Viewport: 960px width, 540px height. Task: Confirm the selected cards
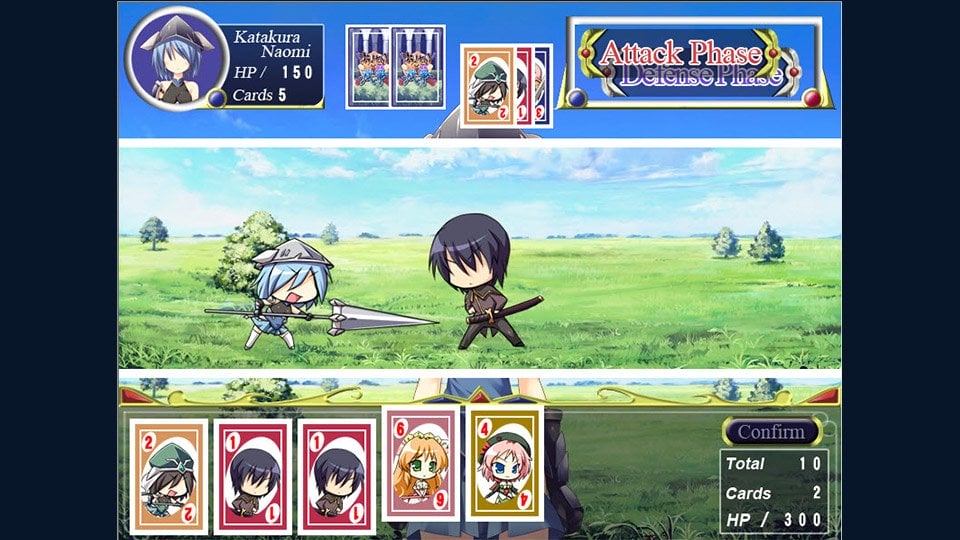coord(771,432)
